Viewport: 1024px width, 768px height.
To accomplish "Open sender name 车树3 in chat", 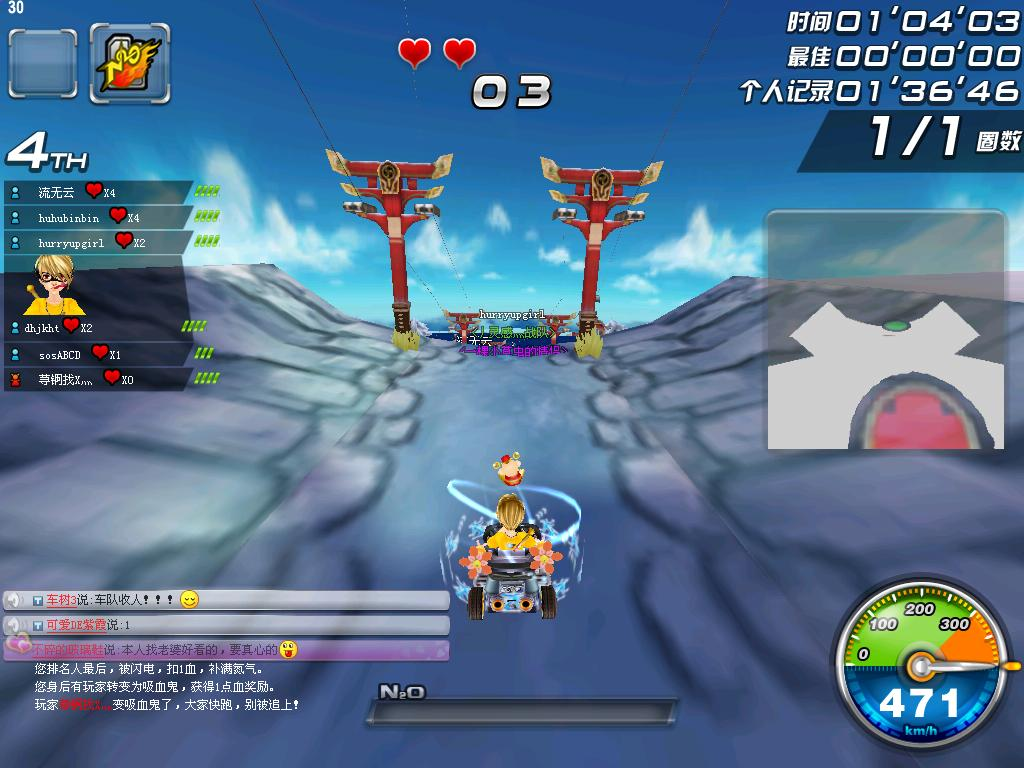I will pyautogui.click(x=61, y=600).
